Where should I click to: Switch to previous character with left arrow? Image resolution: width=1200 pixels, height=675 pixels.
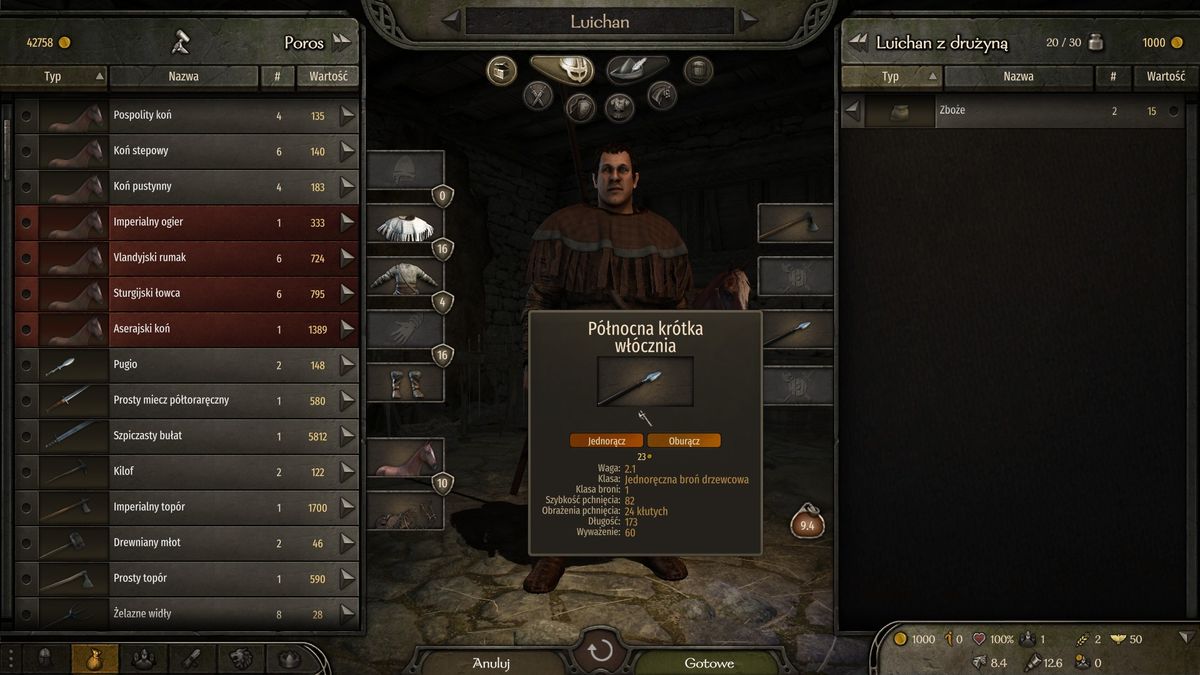coord(452,20)
